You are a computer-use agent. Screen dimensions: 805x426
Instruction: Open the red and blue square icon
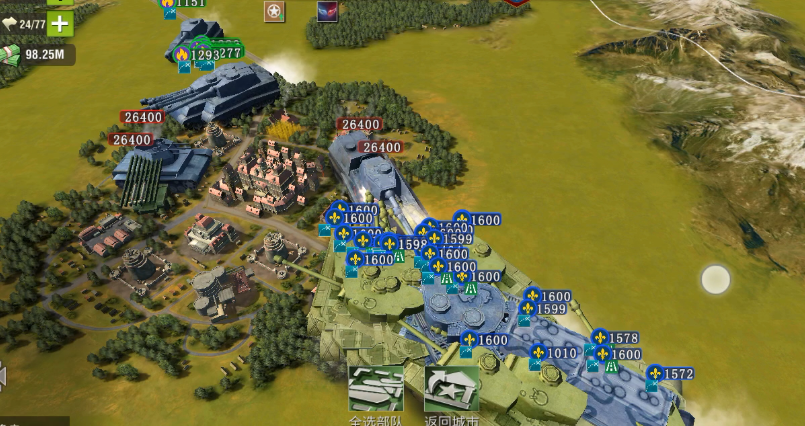(x=327, y=12)
